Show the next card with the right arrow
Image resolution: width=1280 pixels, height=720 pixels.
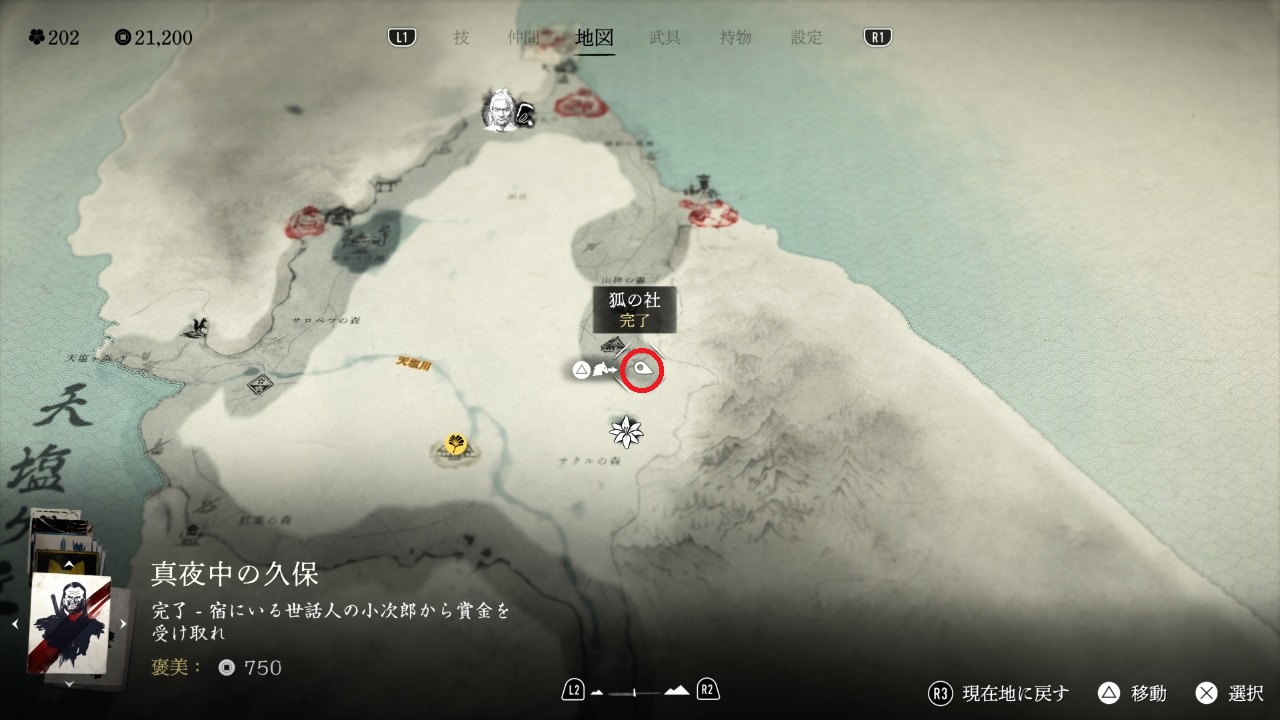[x=124, y=624]
